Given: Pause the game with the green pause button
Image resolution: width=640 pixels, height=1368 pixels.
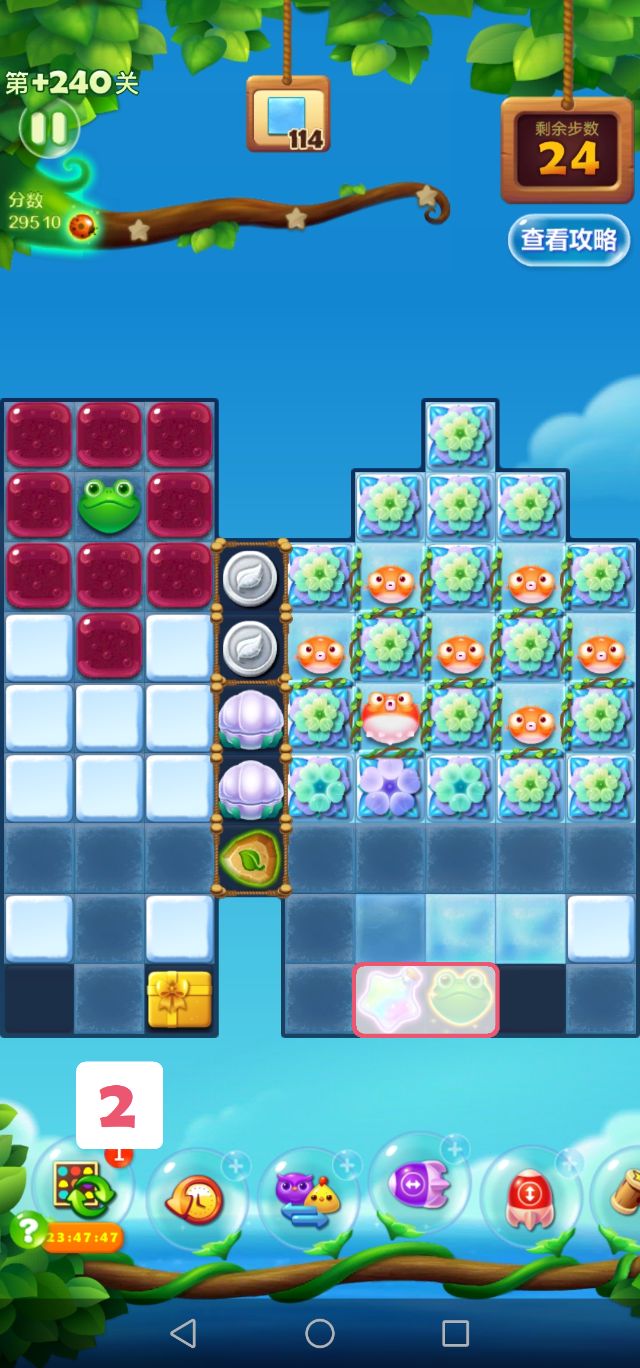Looking at the screenshot, I should pos(47,128).
